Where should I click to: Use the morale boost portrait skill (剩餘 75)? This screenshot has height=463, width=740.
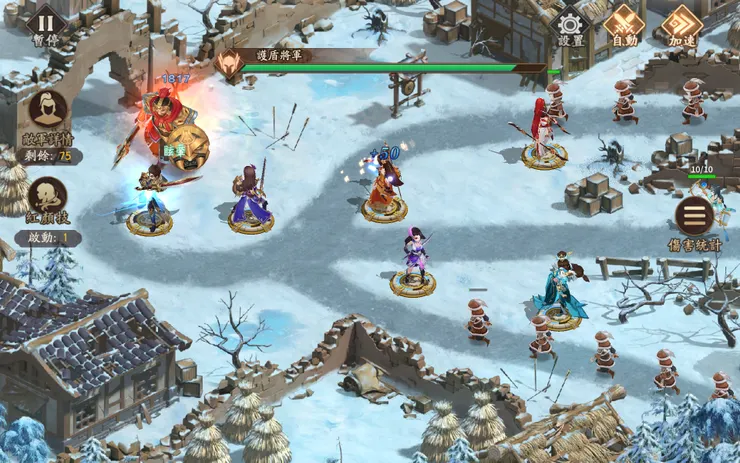point(47,112)
